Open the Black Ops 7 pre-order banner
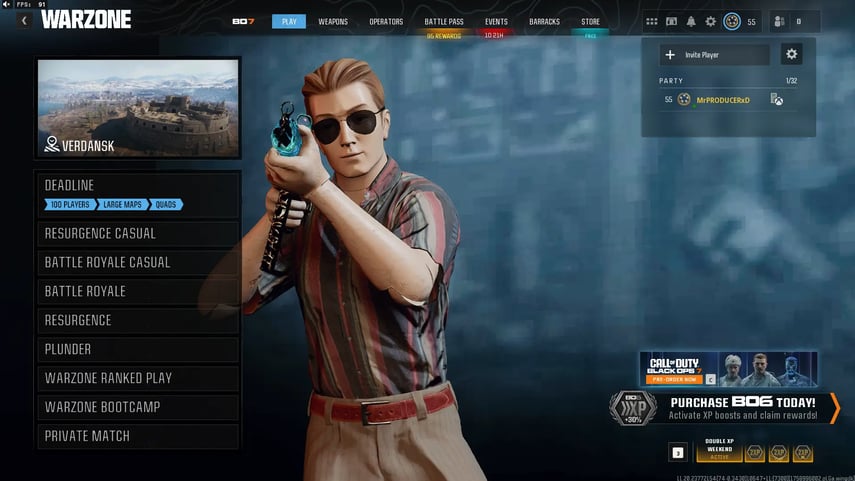Screen dimensions: 855x481 click(728, 368)
